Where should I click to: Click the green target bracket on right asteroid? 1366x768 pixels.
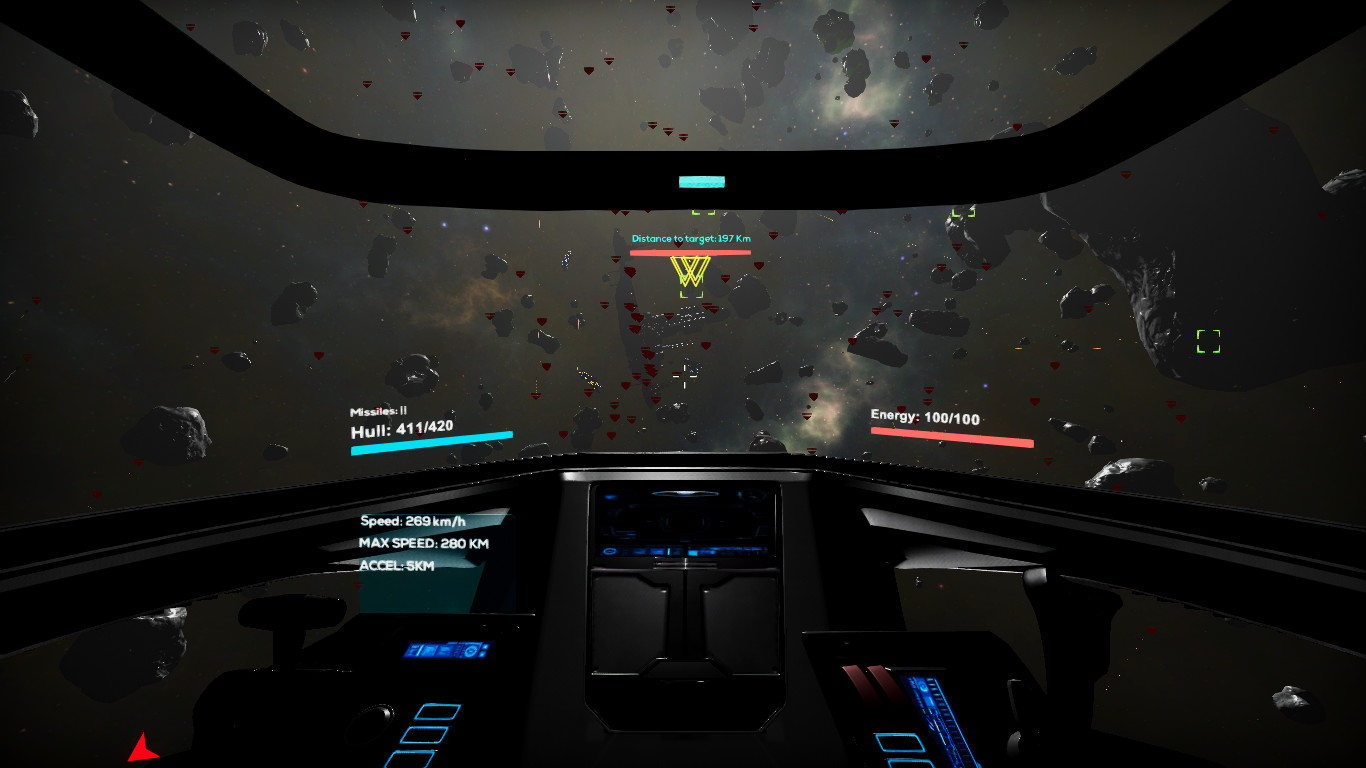pos(1207,339)
